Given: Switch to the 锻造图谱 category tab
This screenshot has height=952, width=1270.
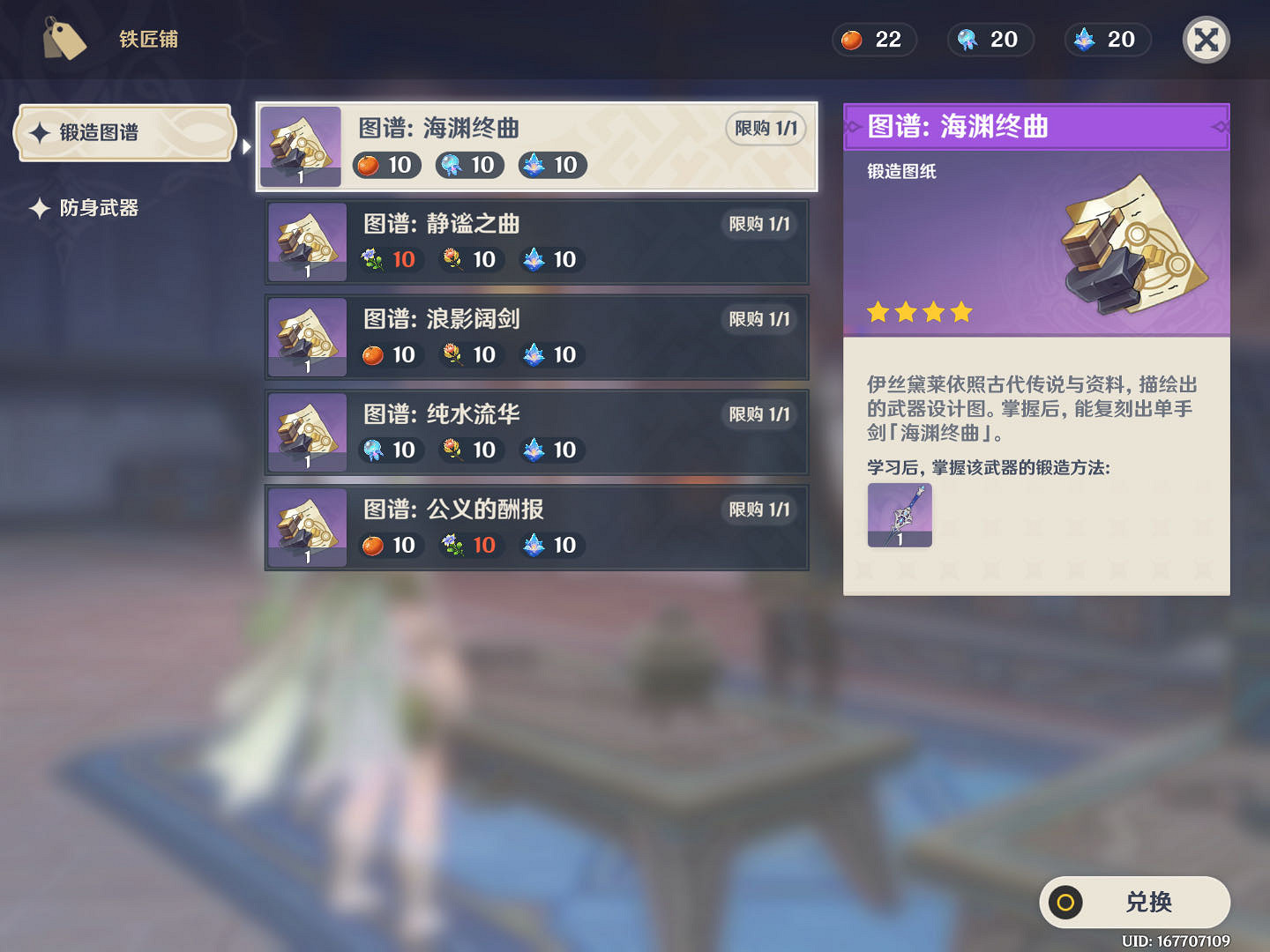Looking at the screenshot, I should 123,133.
